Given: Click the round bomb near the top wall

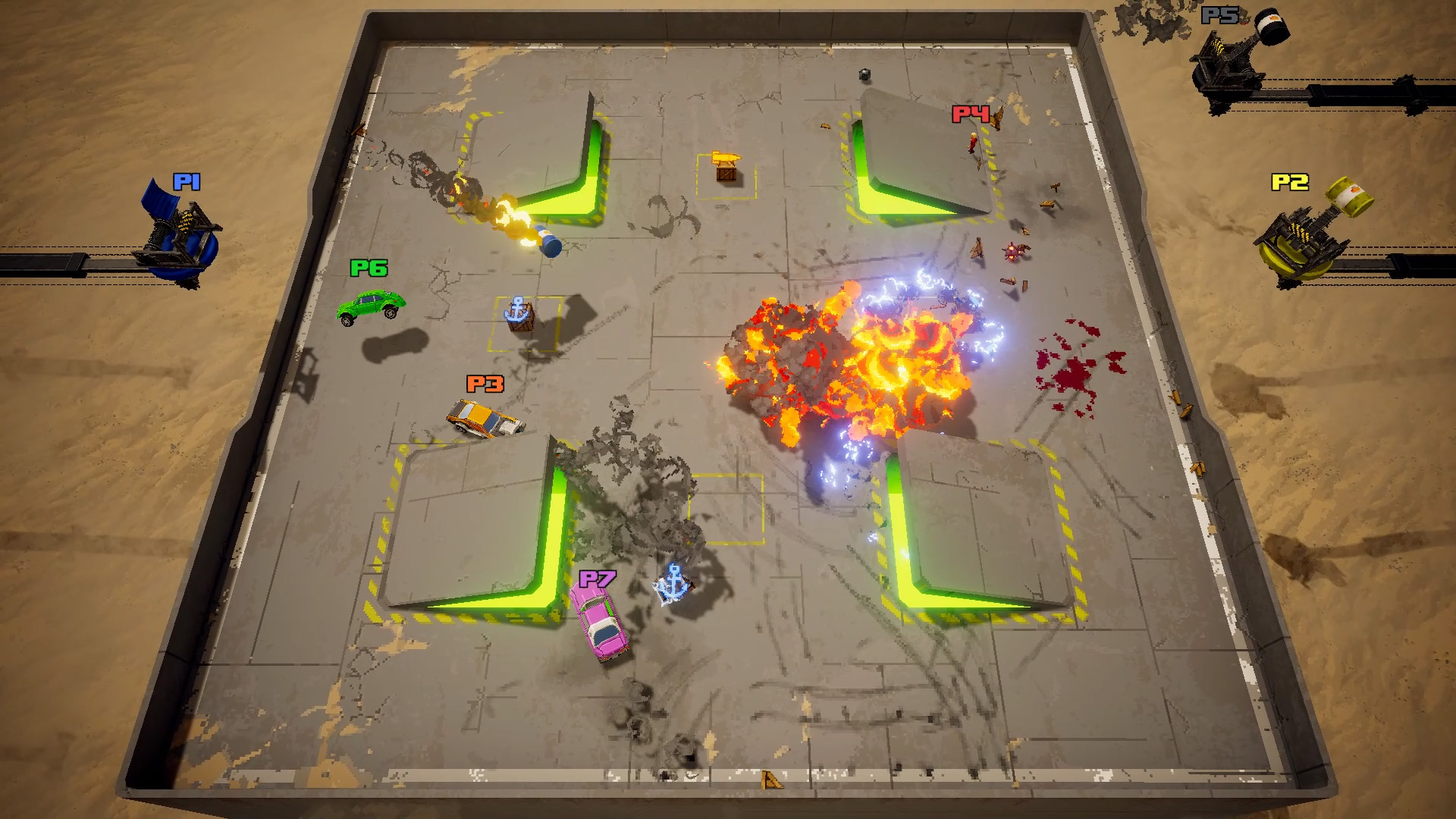Looking at the screenshot, I should 864,74.
